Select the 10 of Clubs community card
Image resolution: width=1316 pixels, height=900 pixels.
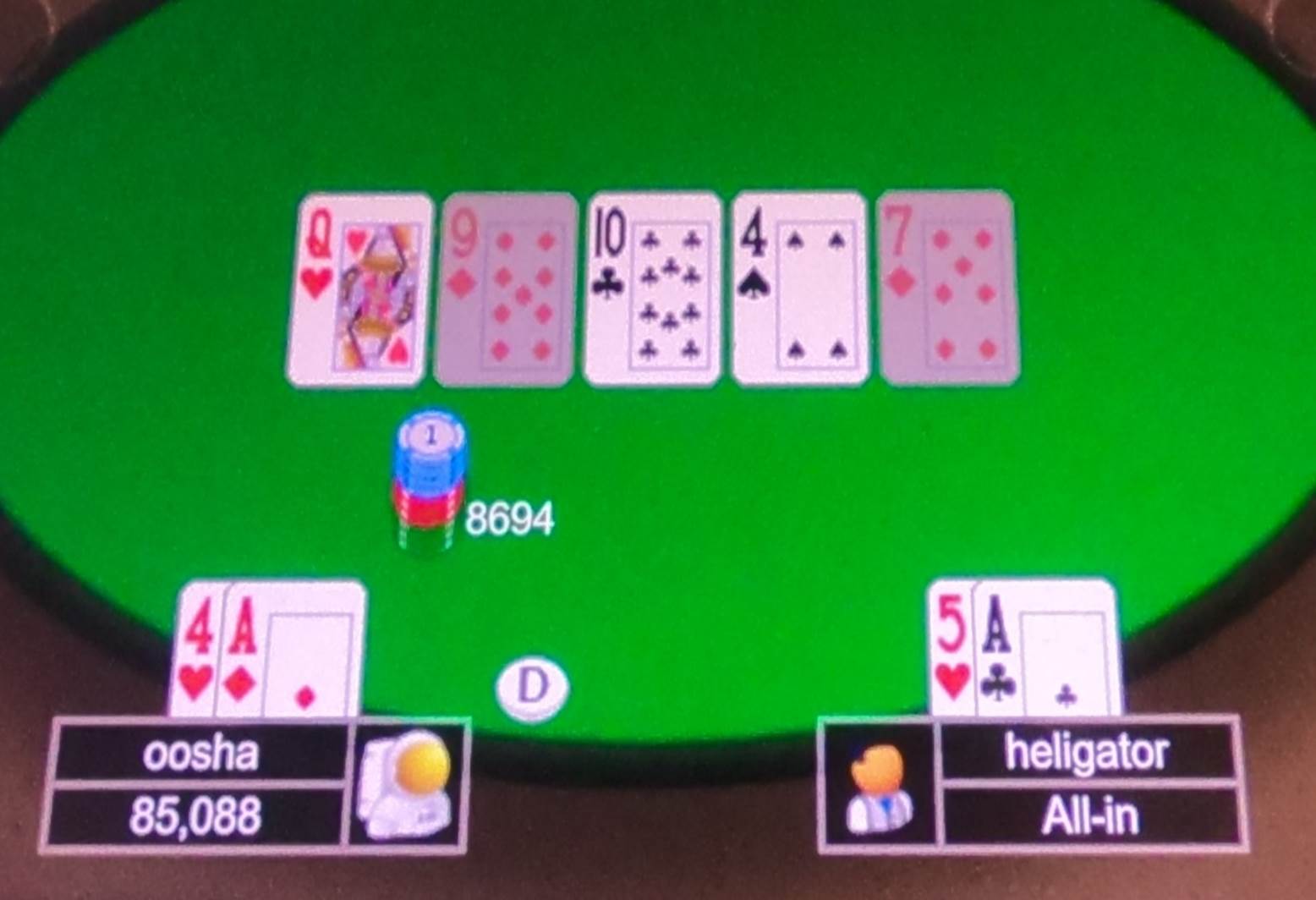point(651,288)
